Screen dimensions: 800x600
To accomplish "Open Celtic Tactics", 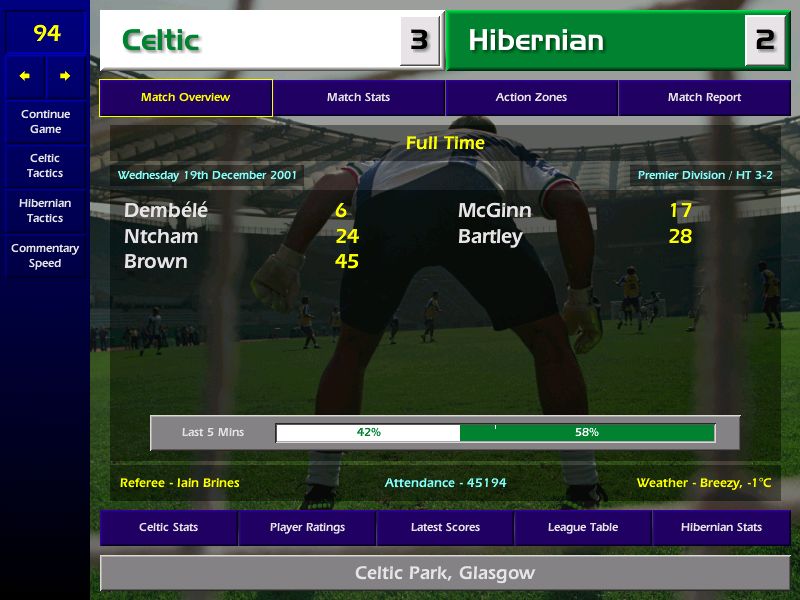I will pyautogui.click(x=45, y=166).
